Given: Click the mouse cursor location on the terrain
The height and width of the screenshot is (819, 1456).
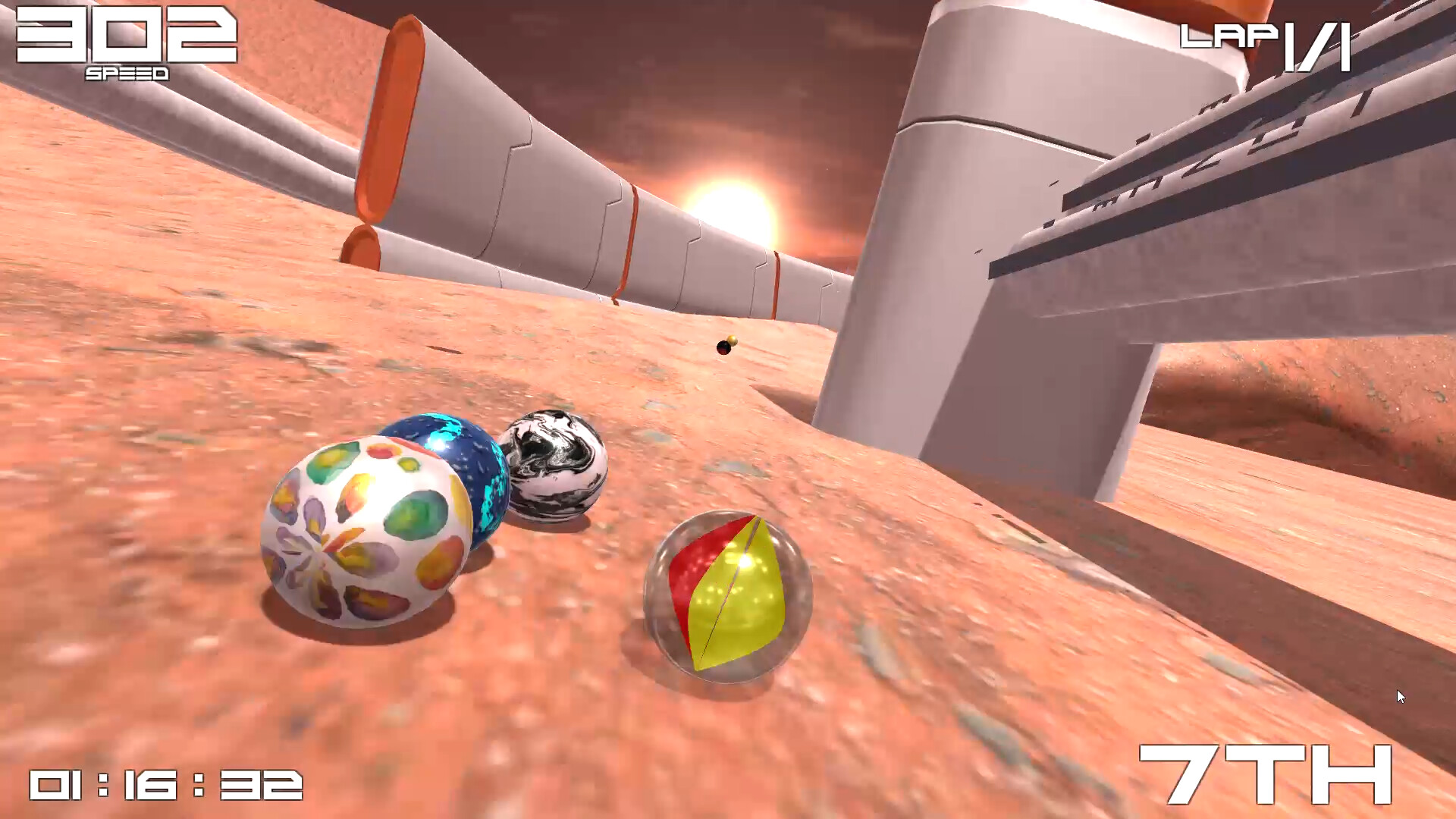Looking at the screenshot, I should point(1399,695).
